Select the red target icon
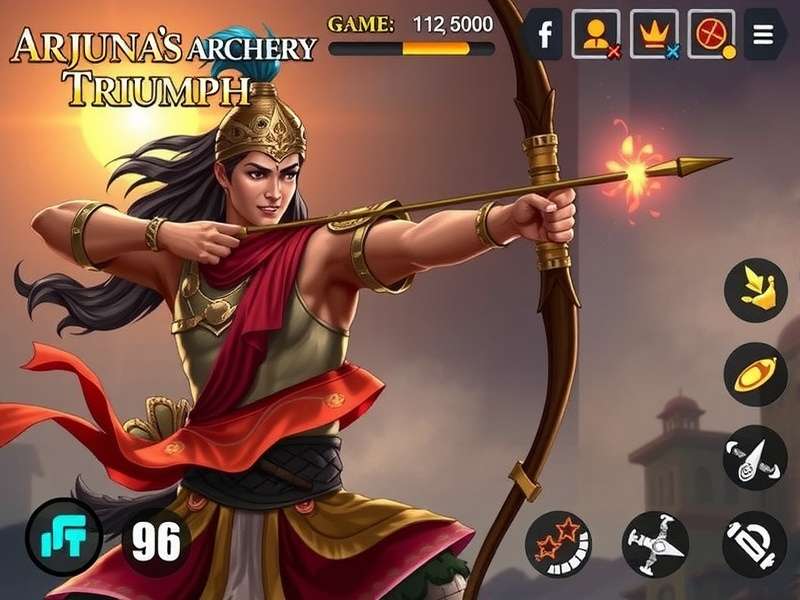800x600 pixels. (x=711, y=35)
